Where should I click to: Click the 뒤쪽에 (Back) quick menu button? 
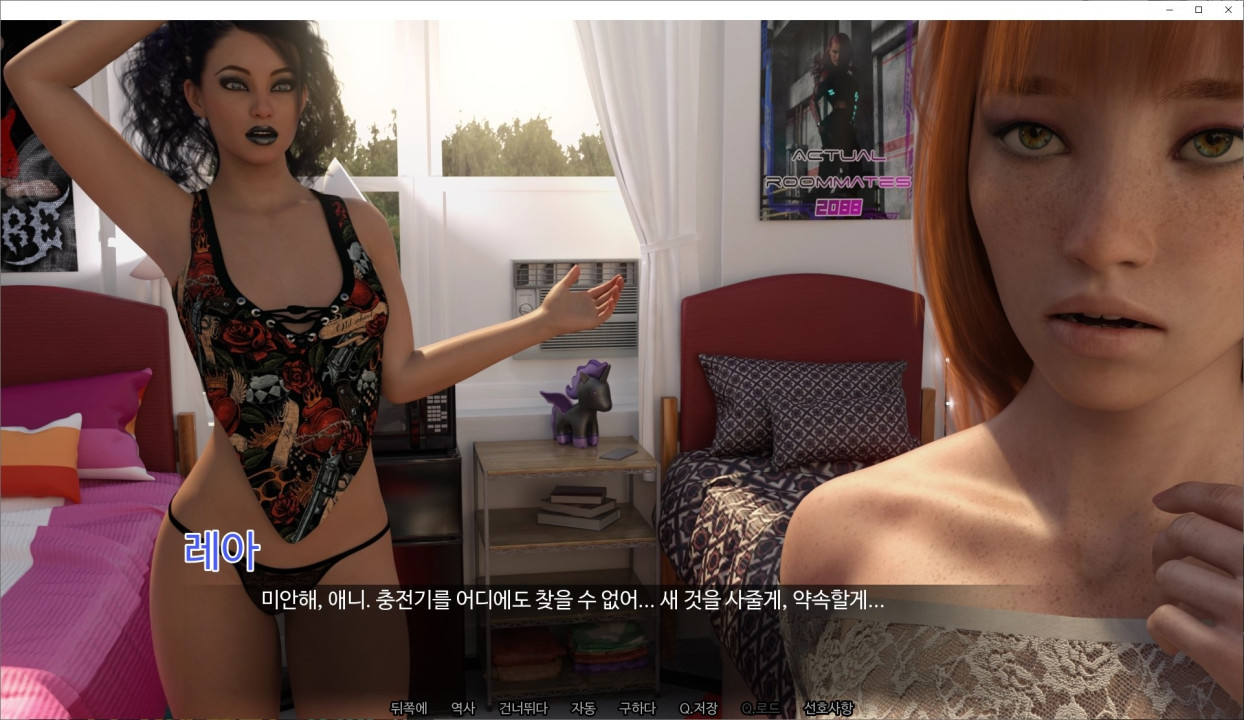coord(408,708)
